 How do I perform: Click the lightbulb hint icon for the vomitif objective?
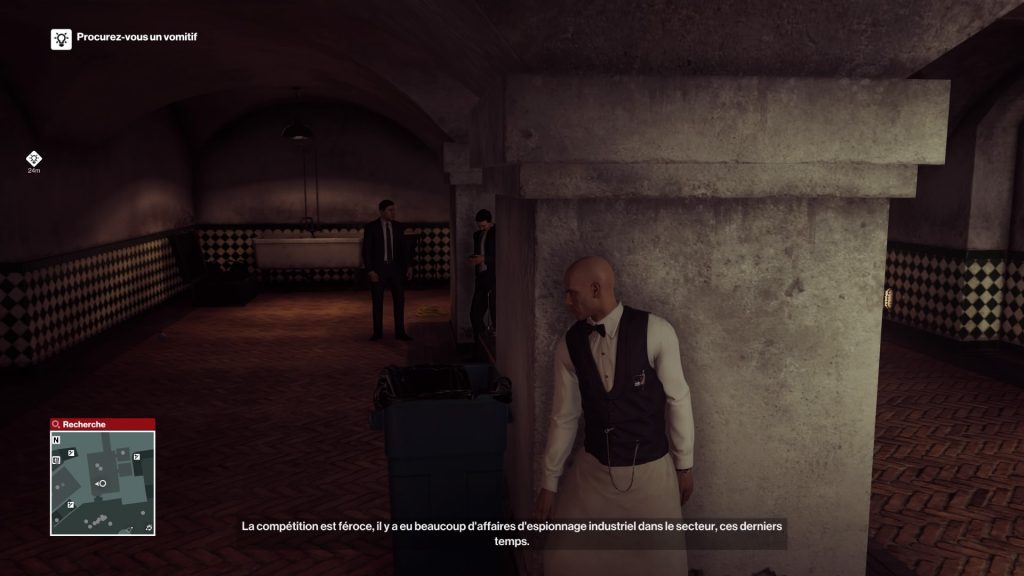click(61, 39)
